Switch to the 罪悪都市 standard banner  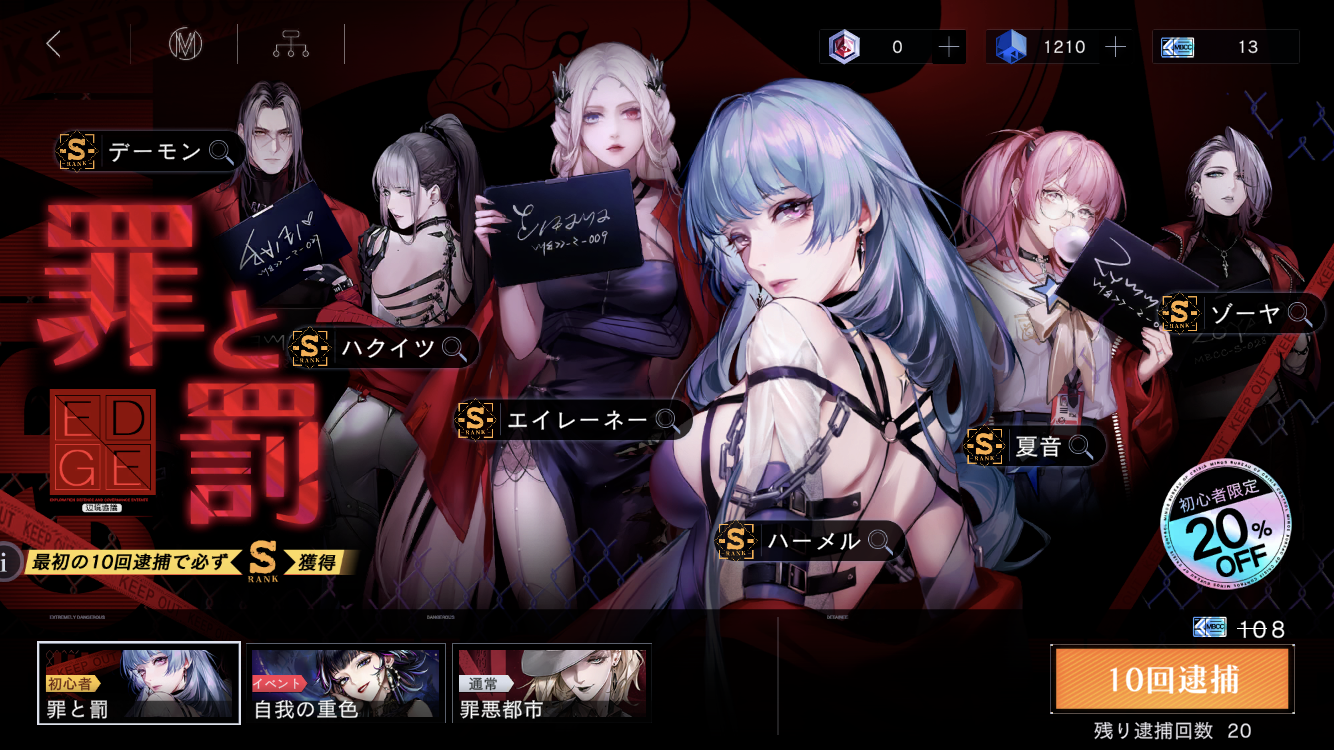click(x=552, y=684)
